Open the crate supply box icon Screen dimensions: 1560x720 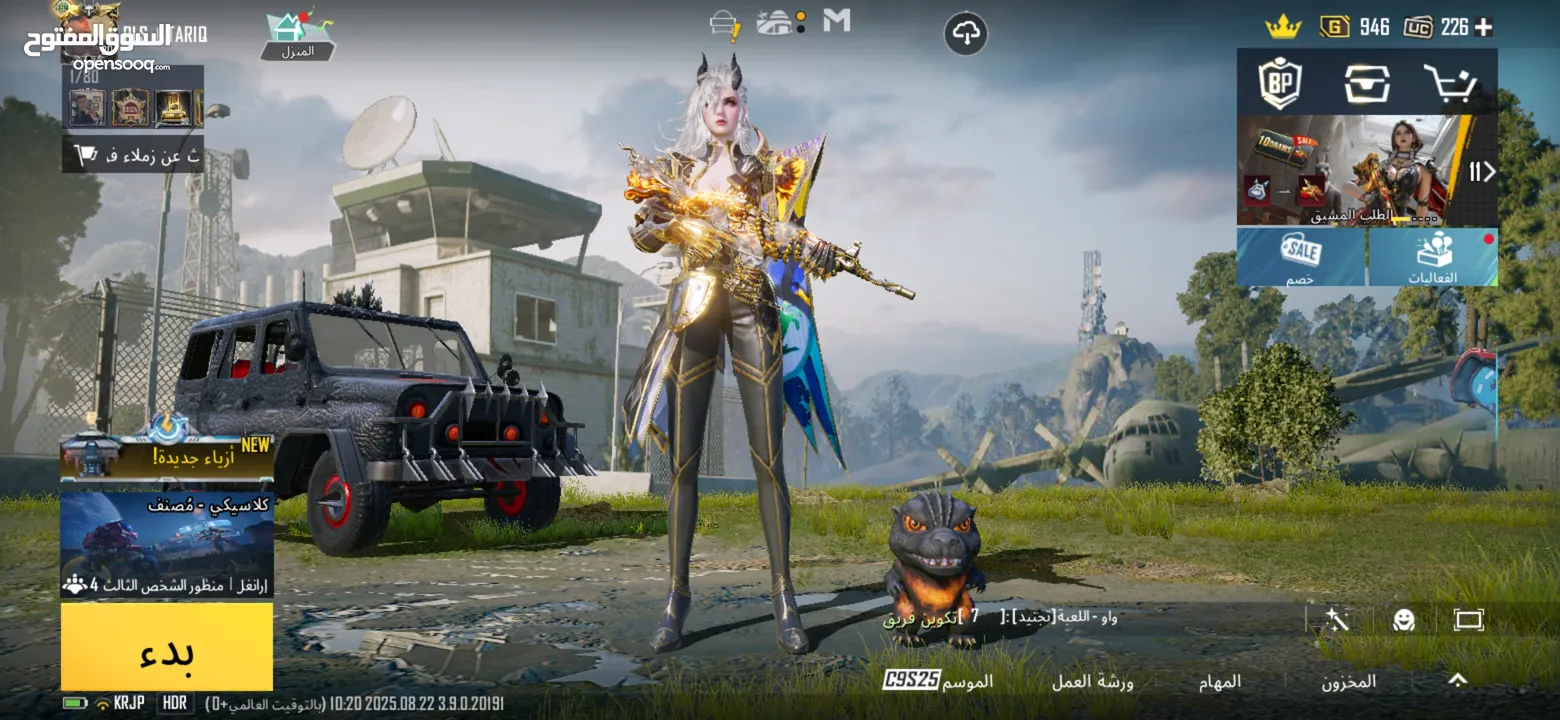[1366, 84]
